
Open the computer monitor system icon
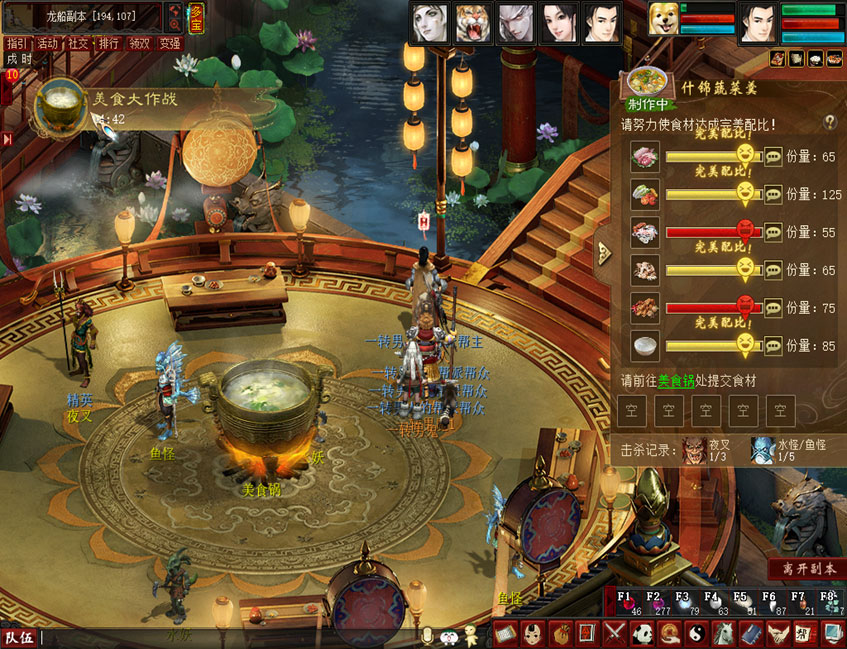pos(831,633)
